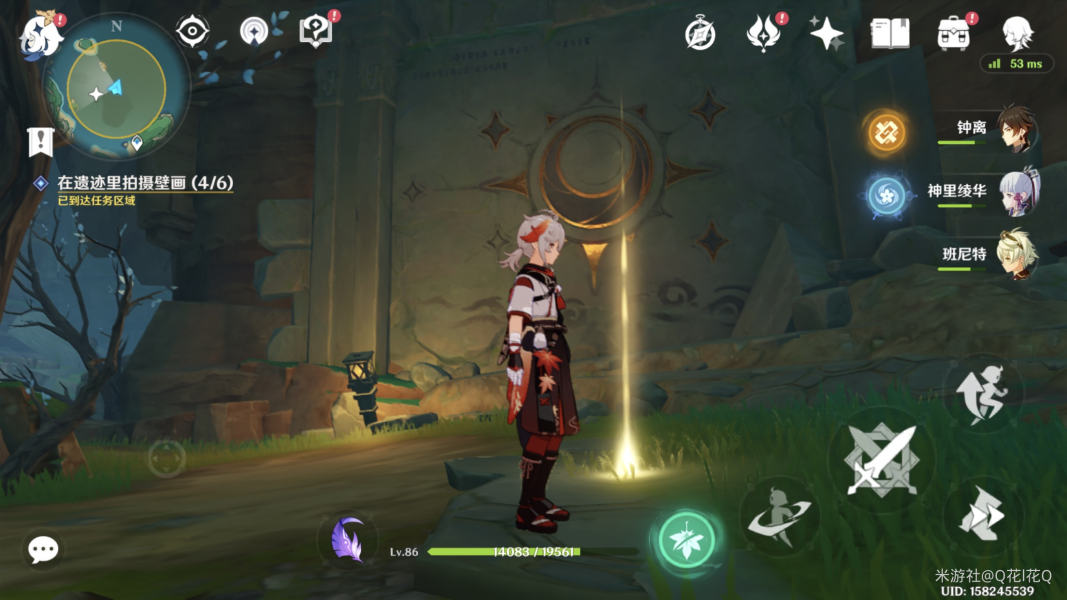The width and height of the screenshot is (1067, 600).
Task: Tap the sword normal attack button
Action: (882, 459)
